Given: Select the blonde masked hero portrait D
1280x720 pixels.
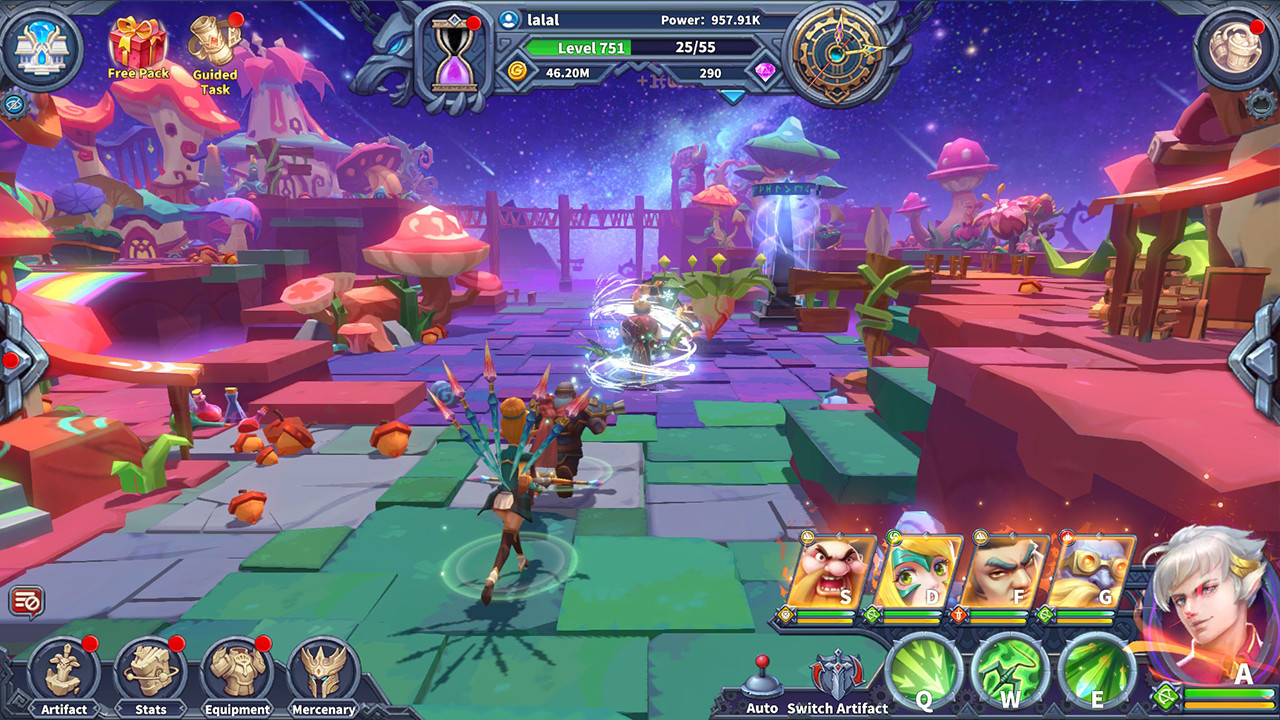Looking at the screenshot, I should click(x=917, y=573).
